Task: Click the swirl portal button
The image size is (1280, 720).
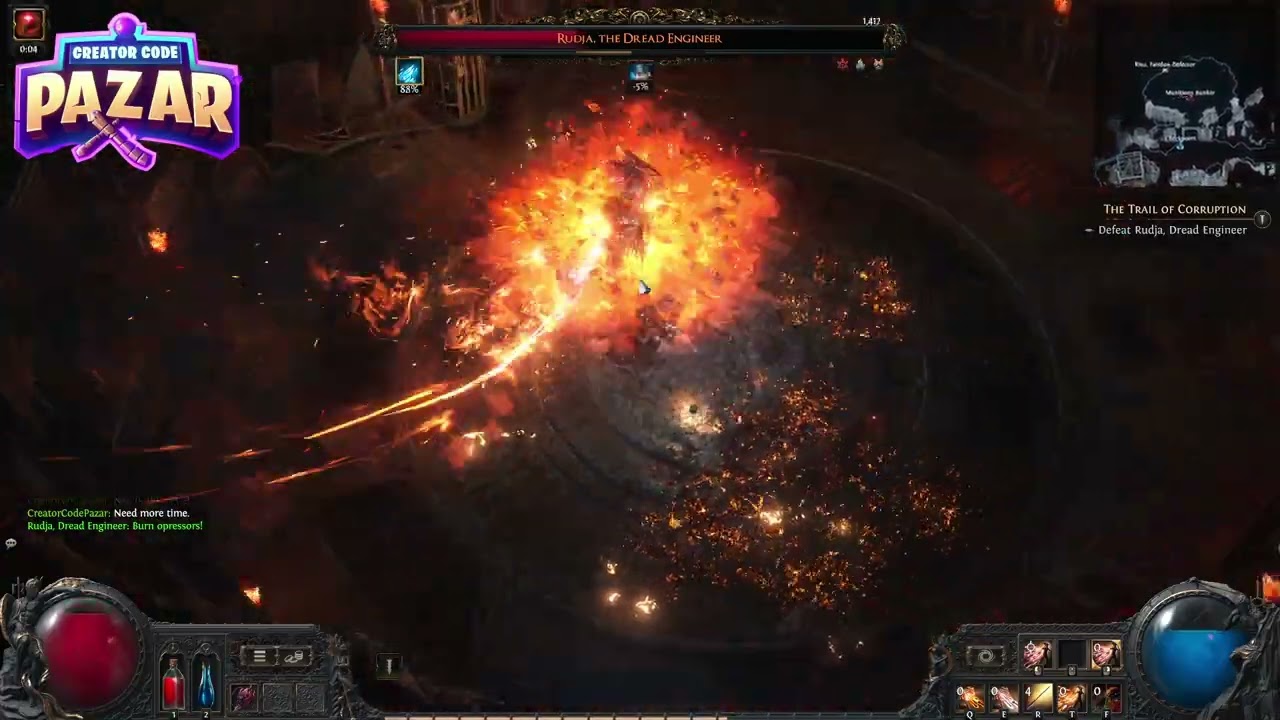Action: pyautogui.click(x=986, y=656)
